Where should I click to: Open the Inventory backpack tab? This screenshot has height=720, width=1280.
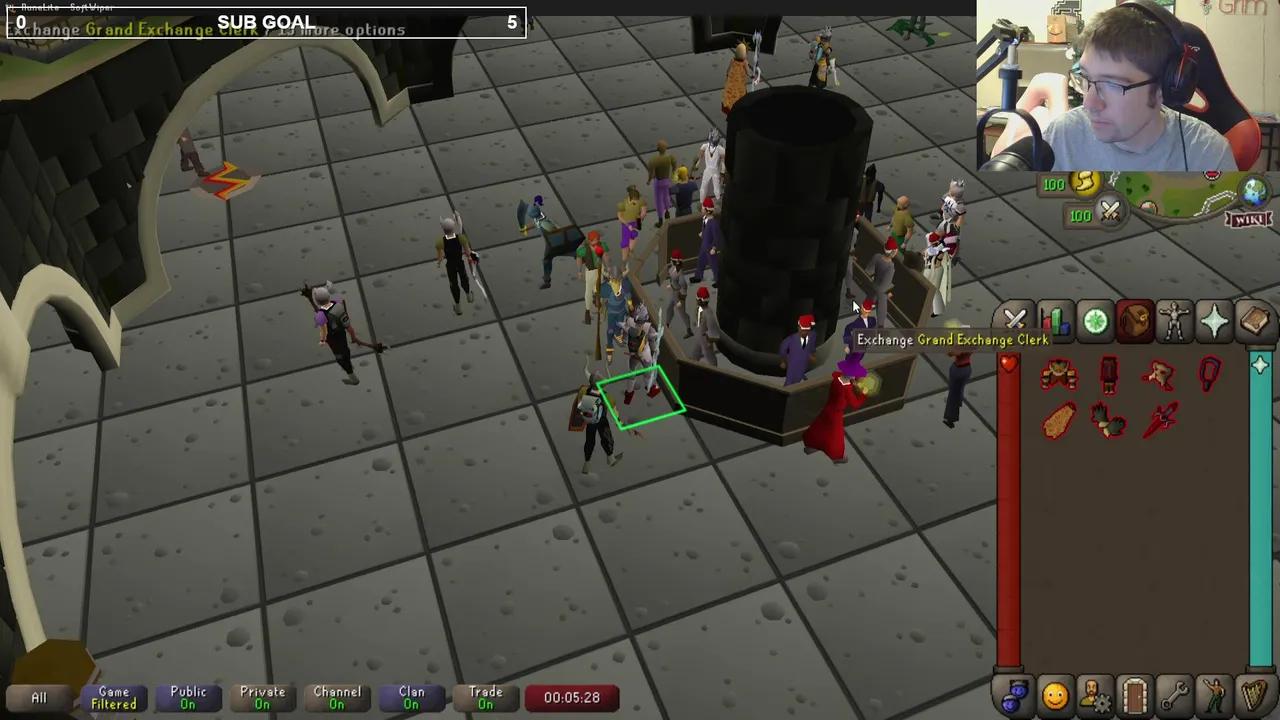[1135, 320]
